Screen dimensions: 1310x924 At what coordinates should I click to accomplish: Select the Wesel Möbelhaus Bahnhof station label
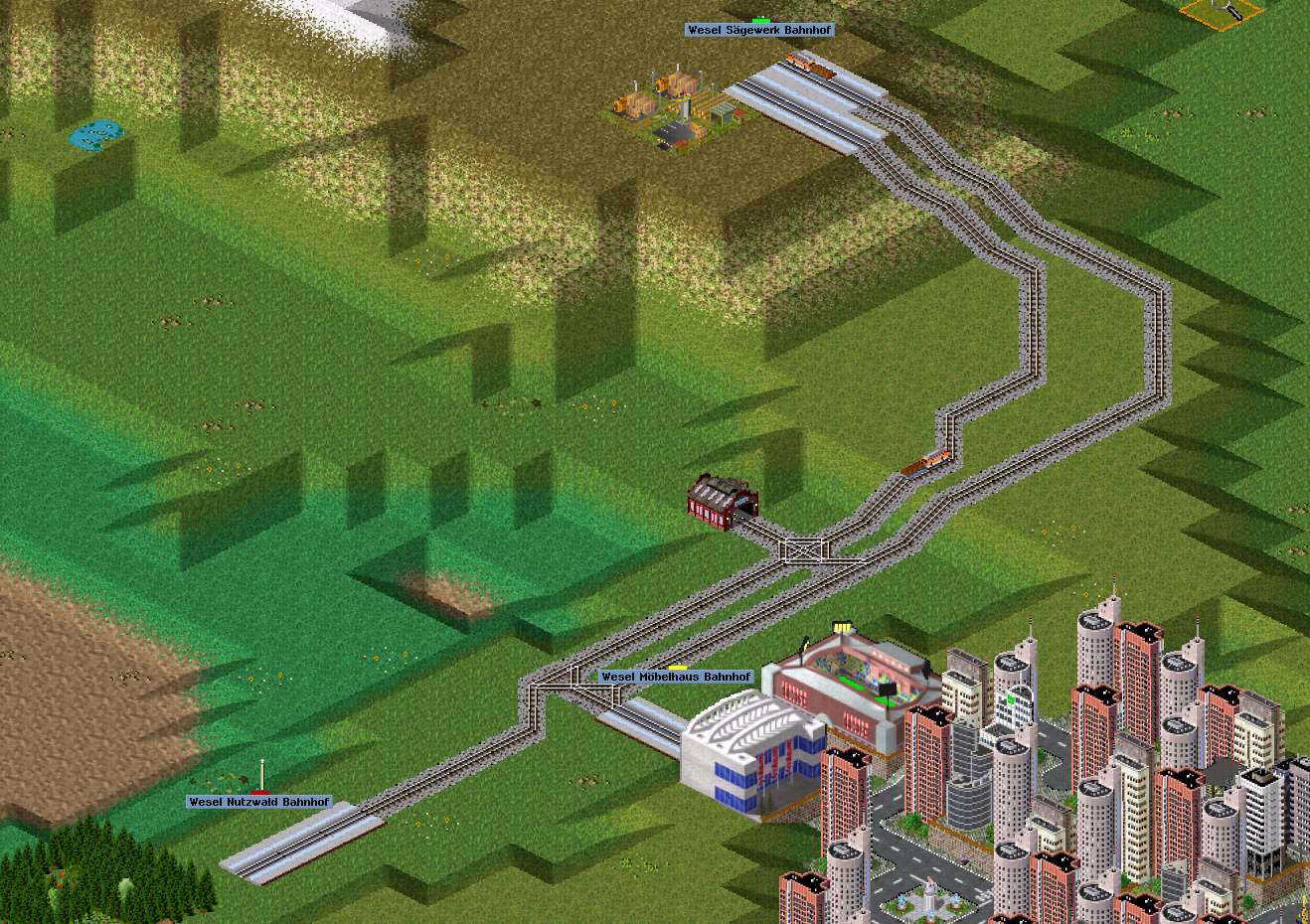point(676,677)
